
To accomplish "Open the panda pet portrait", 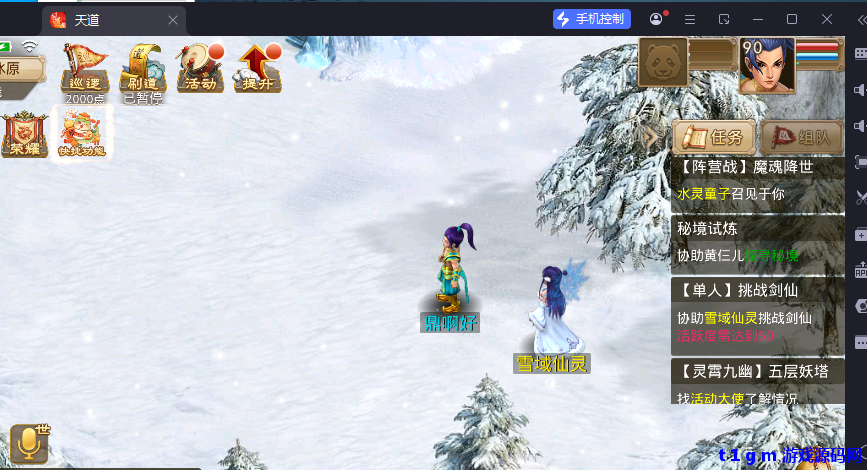I will [x=662, y=63].
